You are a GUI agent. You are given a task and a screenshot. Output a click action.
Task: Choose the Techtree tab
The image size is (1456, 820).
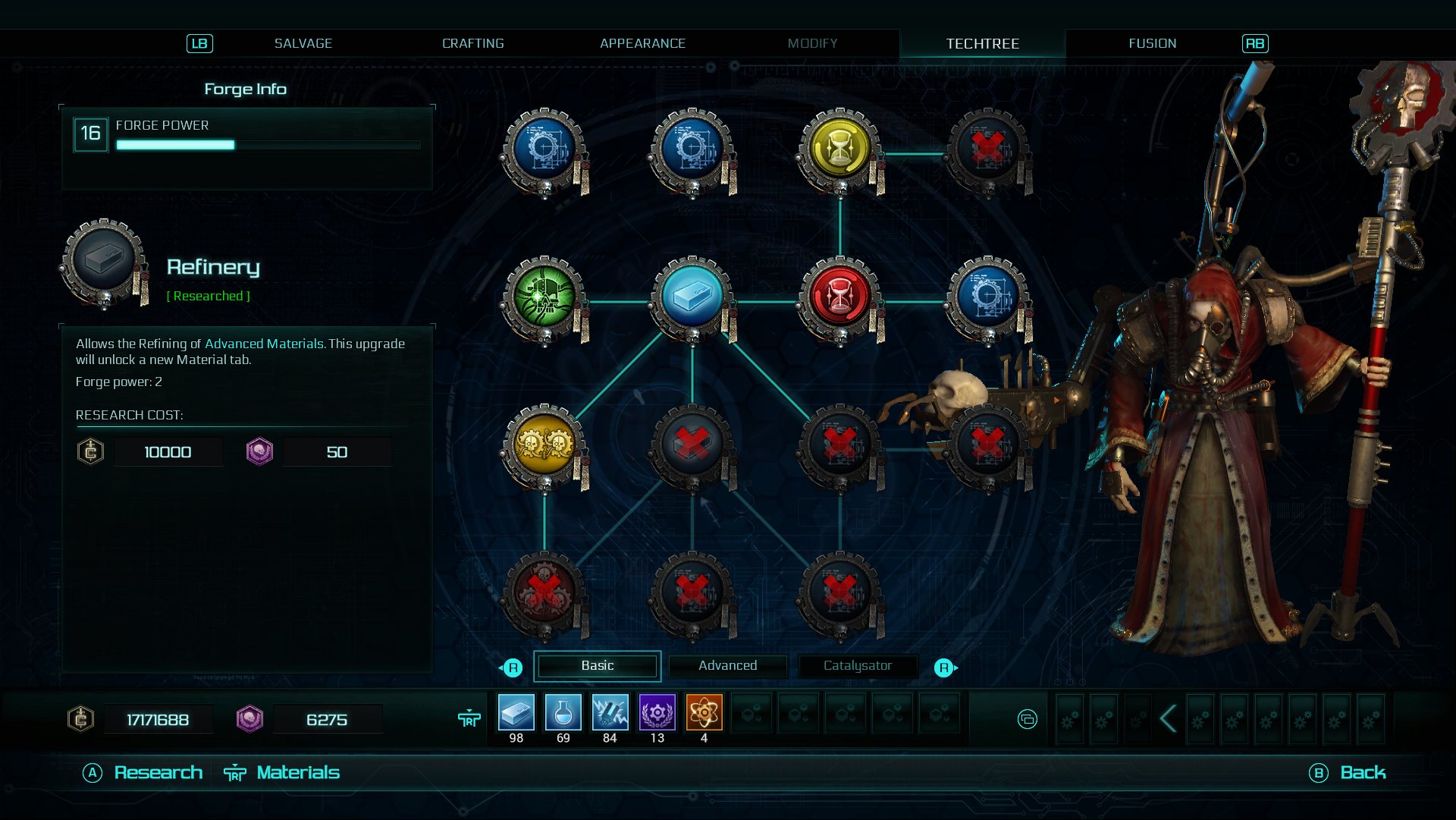(982, 44)
